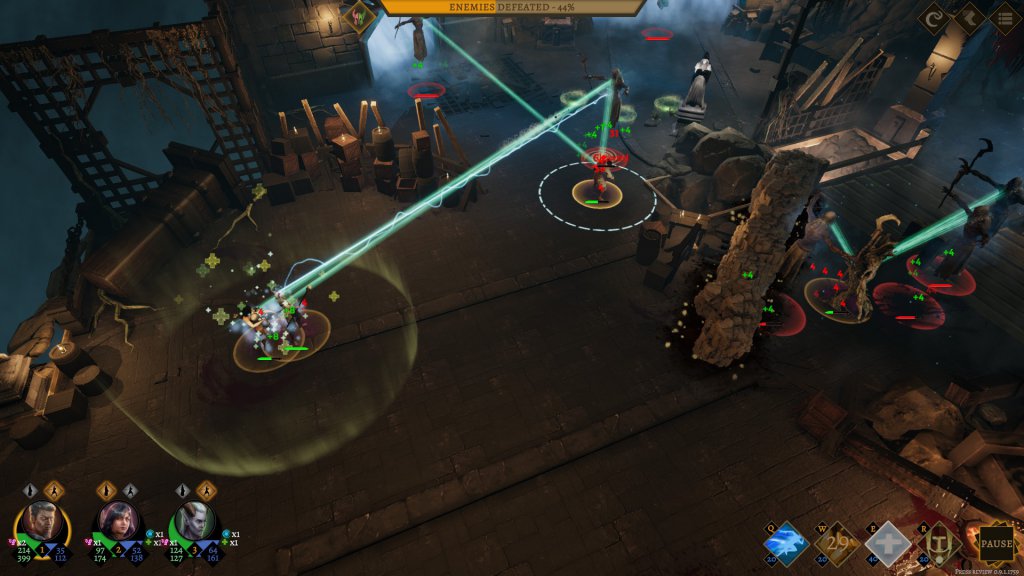The height and width of the screenshot is (576, 1024).
Task: Select the pale horned elf portrait
Action: (x=193, y=520)
